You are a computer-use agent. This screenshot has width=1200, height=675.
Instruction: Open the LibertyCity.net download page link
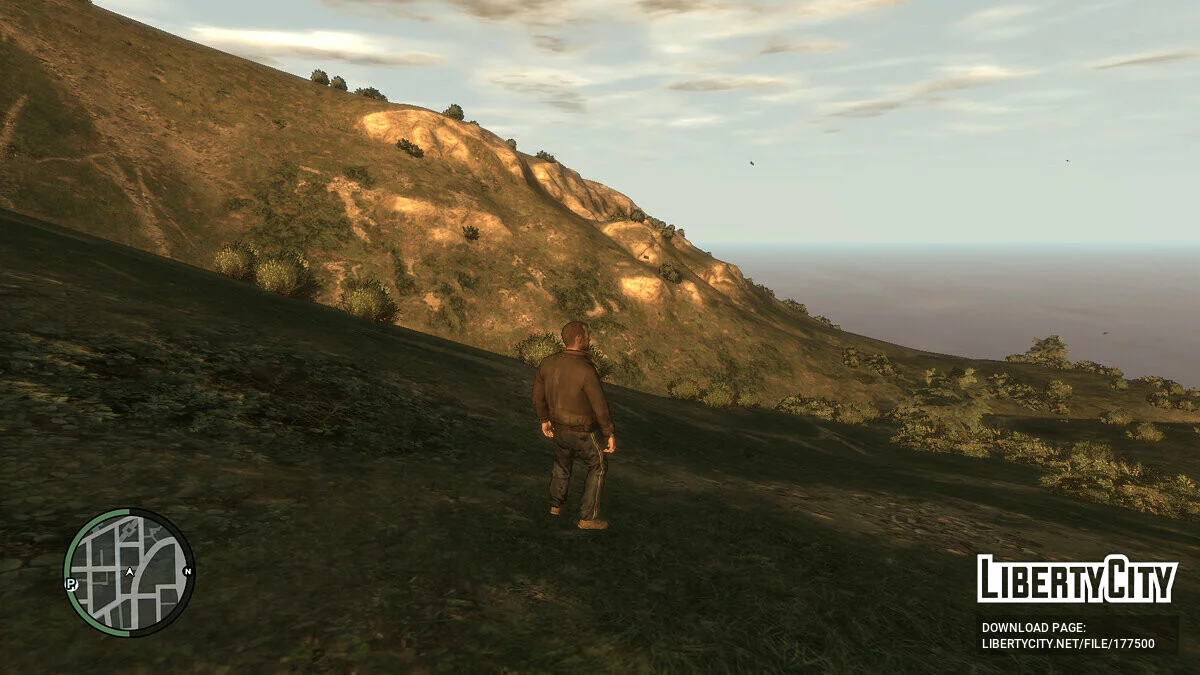(1068, 644)
